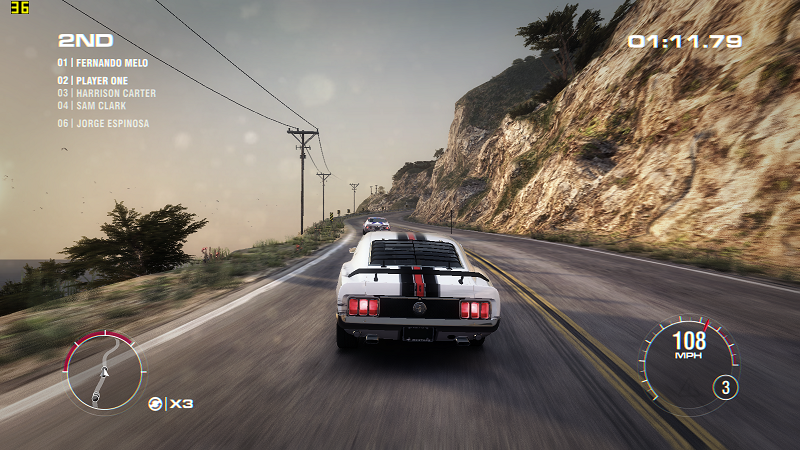
Task: Activate the flashback rewind icon
Action: click(156, 403)
